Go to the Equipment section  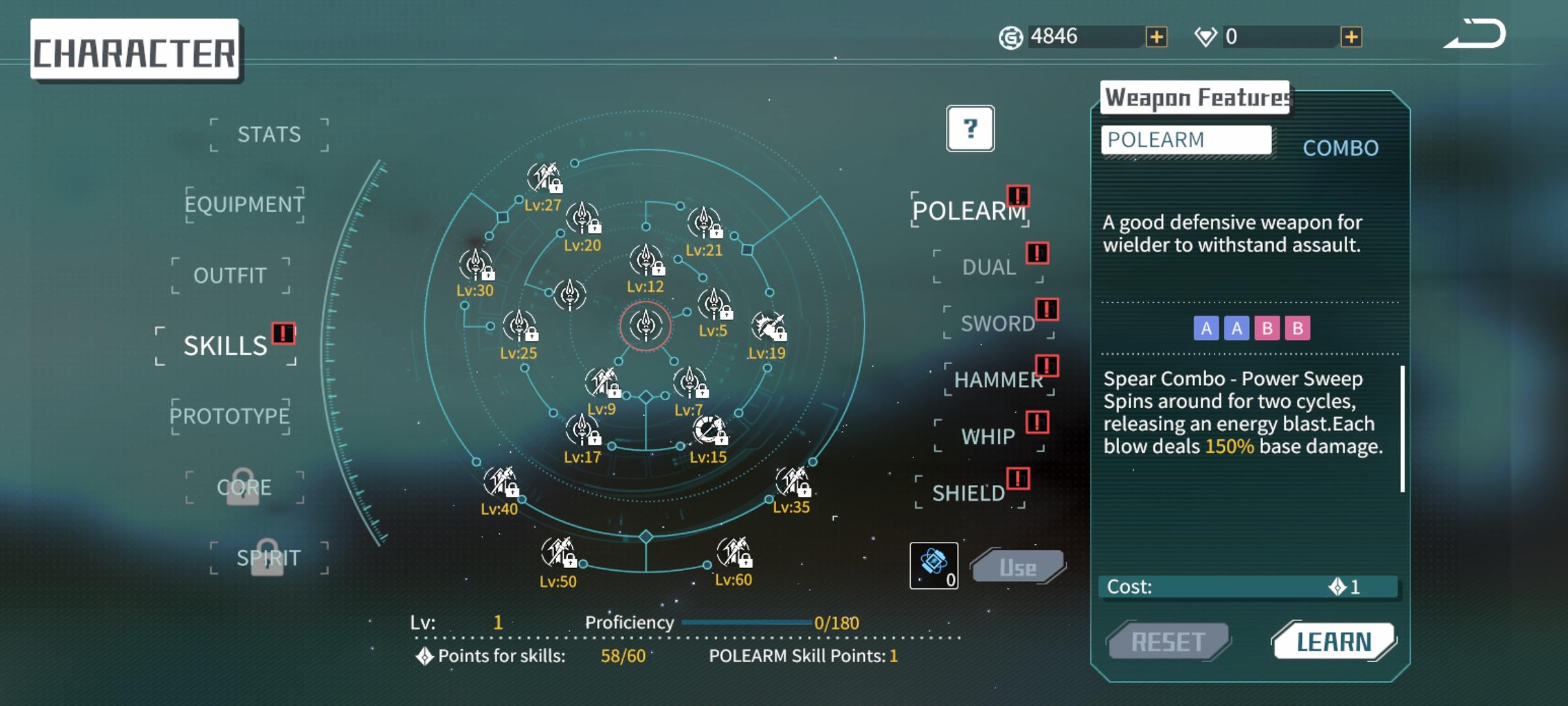click(244, 205)
